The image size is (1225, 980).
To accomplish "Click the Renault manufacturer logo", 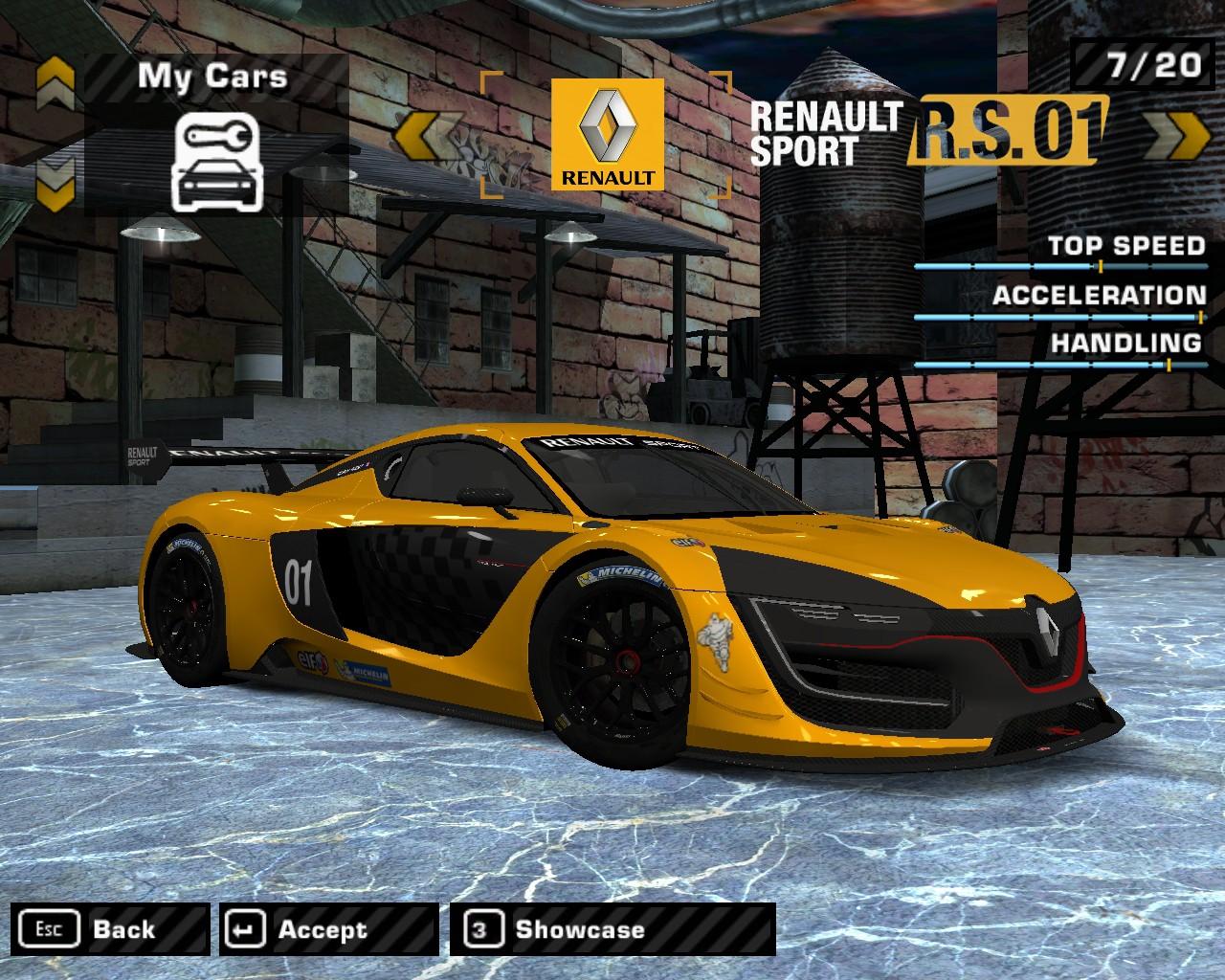I will click(608, 134).
